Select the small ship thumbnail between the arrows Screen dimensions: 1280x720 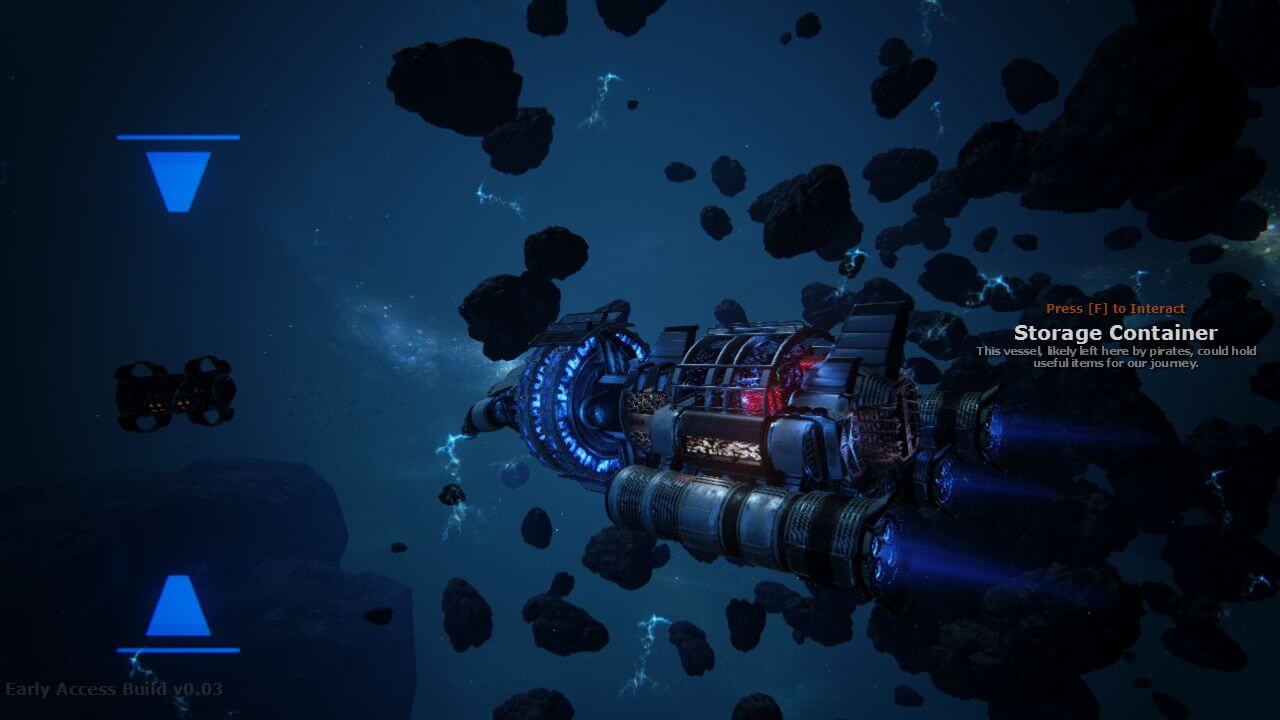point(175,392)
